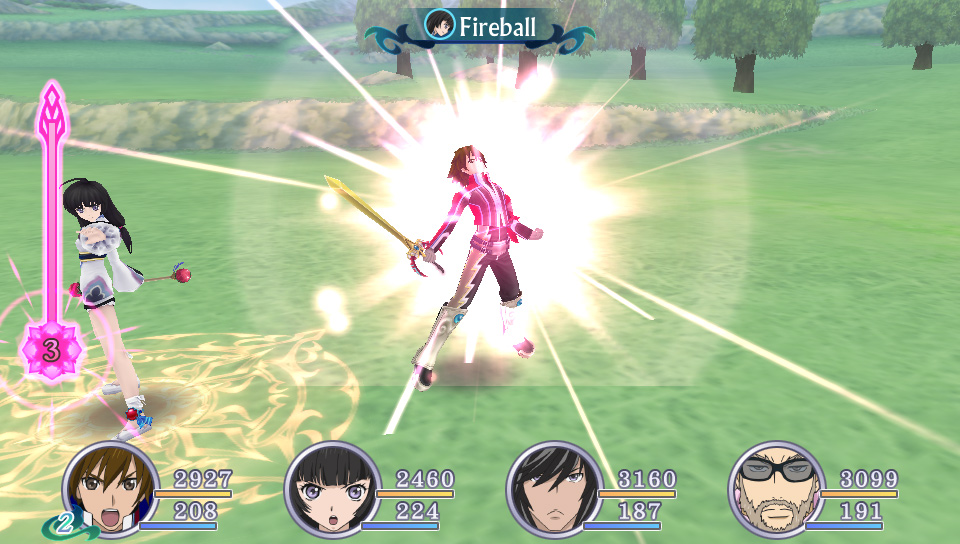This screenshot has height=544, width=960.
Task: Pick the dark-haired man's party portrait
Action: click(554, 488)
